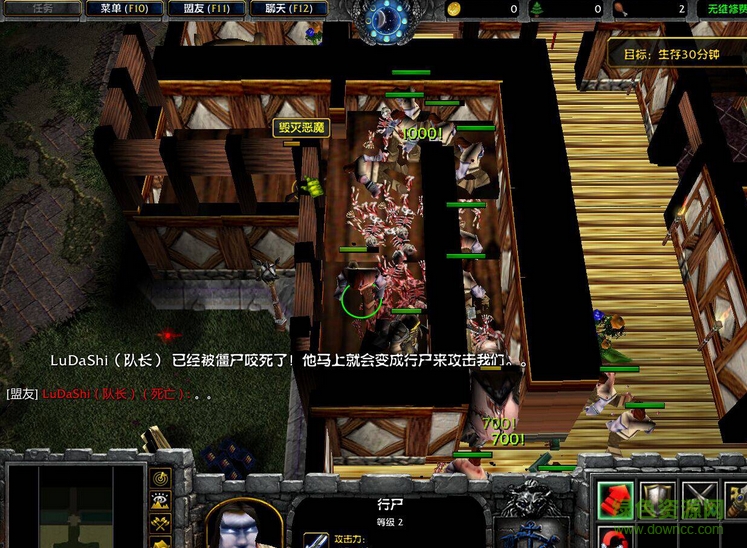Toggle the minimap terrain display button
747x548 pixels.
(x=160, y=499)
